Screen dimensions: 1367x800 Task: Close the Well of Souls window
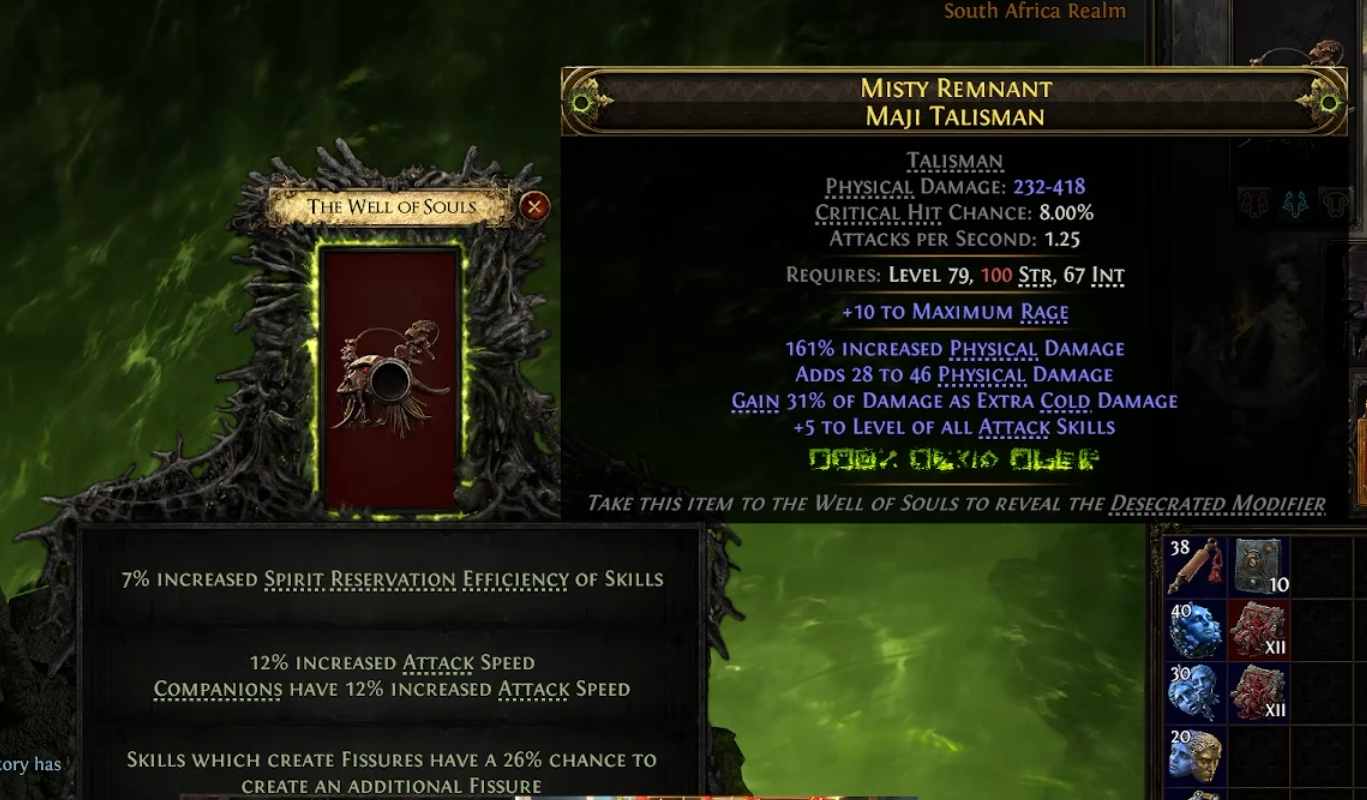click(x=534, y=207)
